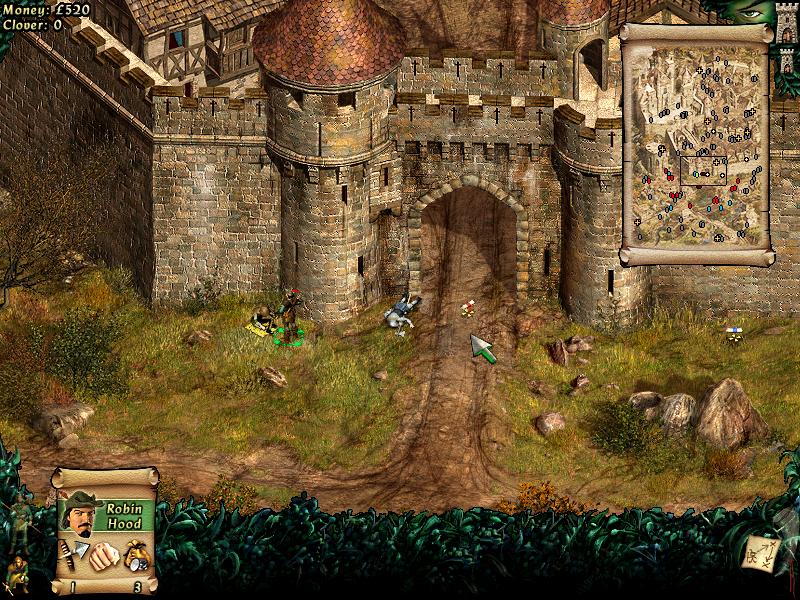Click the parchment minimap of the town
This screenshot has height=600, width=800.
(x=697, y=143)
